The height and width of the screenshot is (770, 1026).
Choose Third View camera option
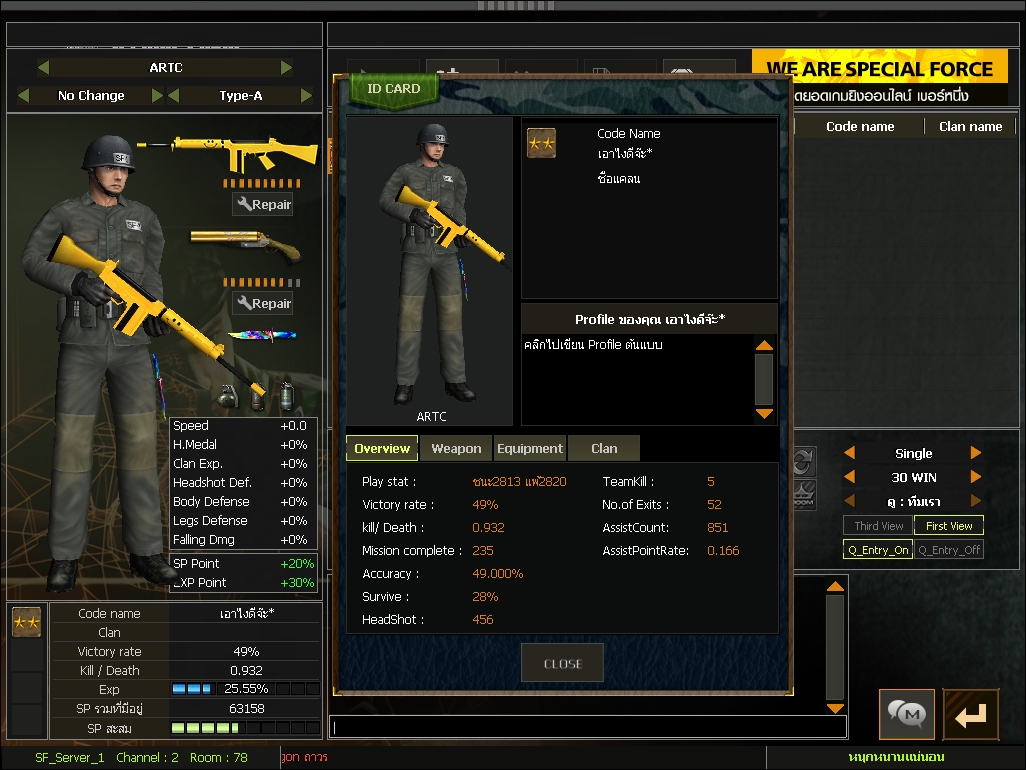point(879,526)
